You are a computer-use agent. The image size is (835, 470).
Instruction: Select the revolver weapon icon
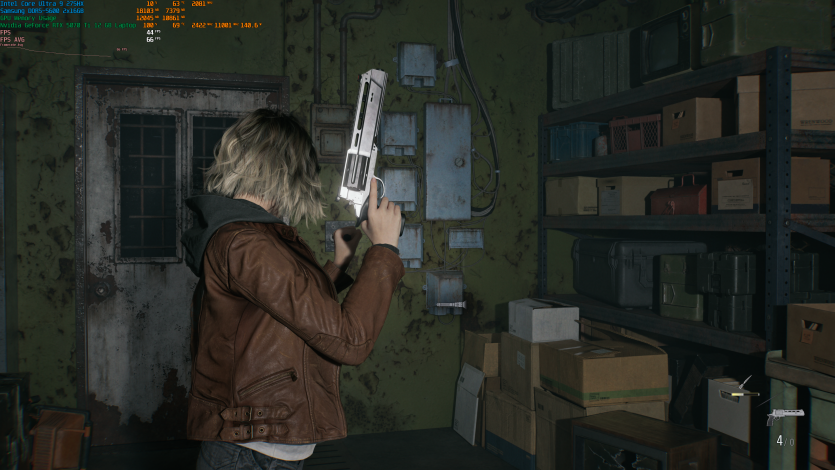pyautogui.click(x=783, y=416)
